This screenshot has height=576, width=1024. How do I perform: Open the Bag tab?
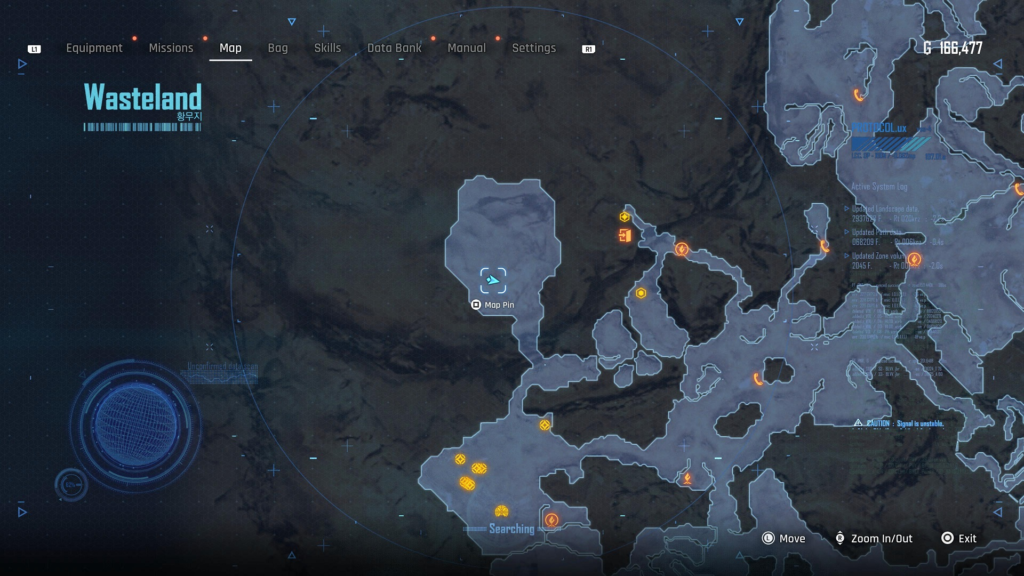pyautogui.click(x=277, y=48)
